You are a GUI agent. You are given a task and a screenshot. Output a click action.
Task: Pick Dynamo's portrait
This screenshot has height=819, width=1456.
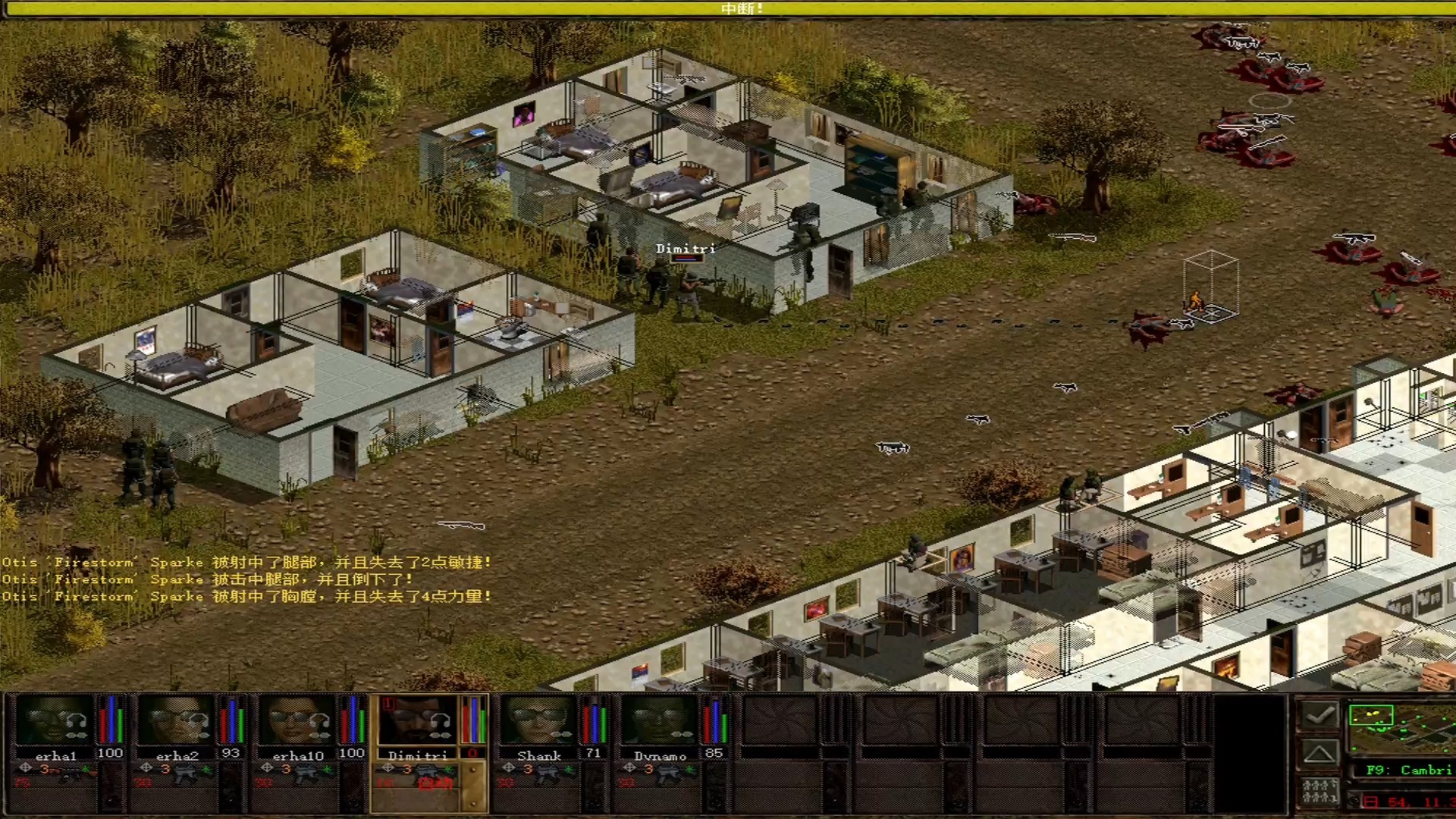click(x=658, y=719)
